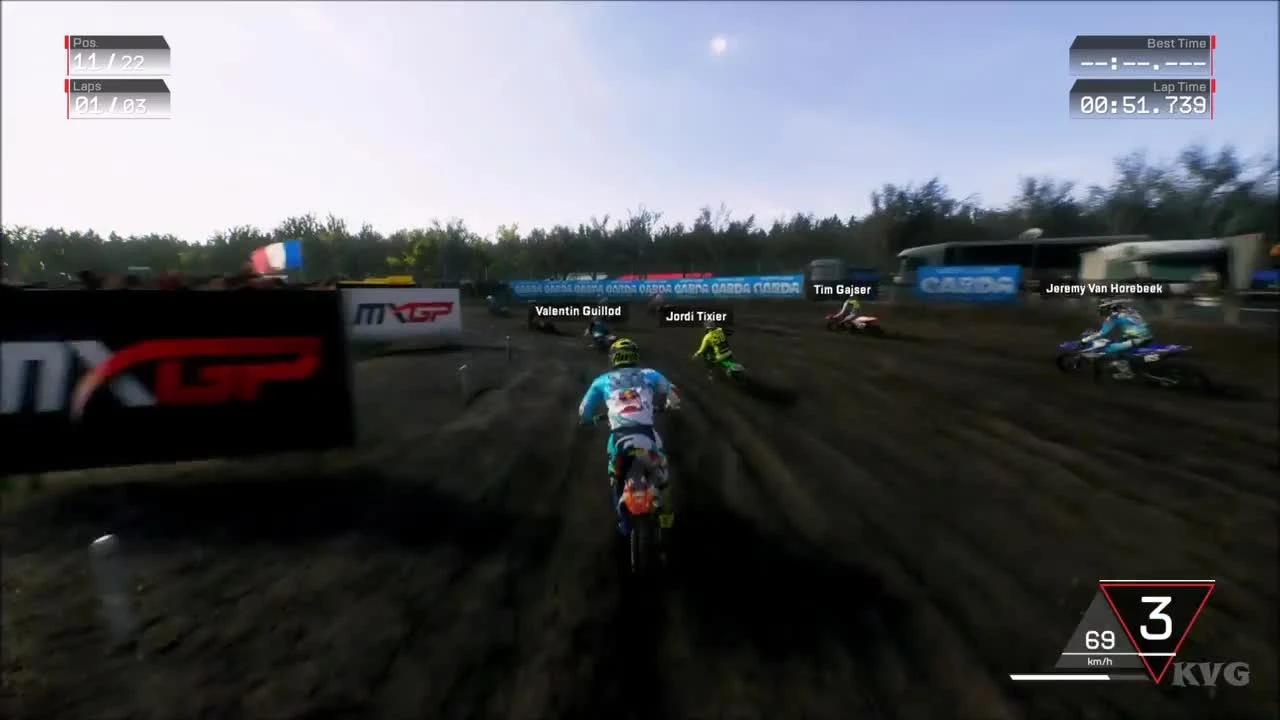
Task: Click the small MXGP sign near the trees
Action: pyautogui.click(x=400, y=312)
